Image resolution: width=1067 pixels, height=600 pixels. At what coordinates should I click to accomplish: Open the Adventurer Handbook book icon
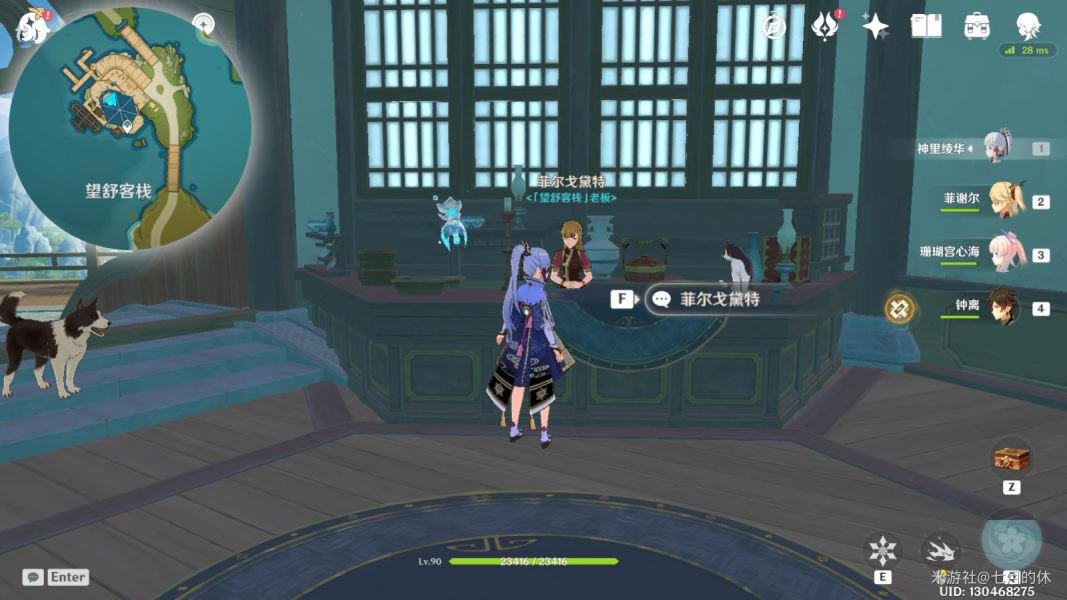point(926,27)
